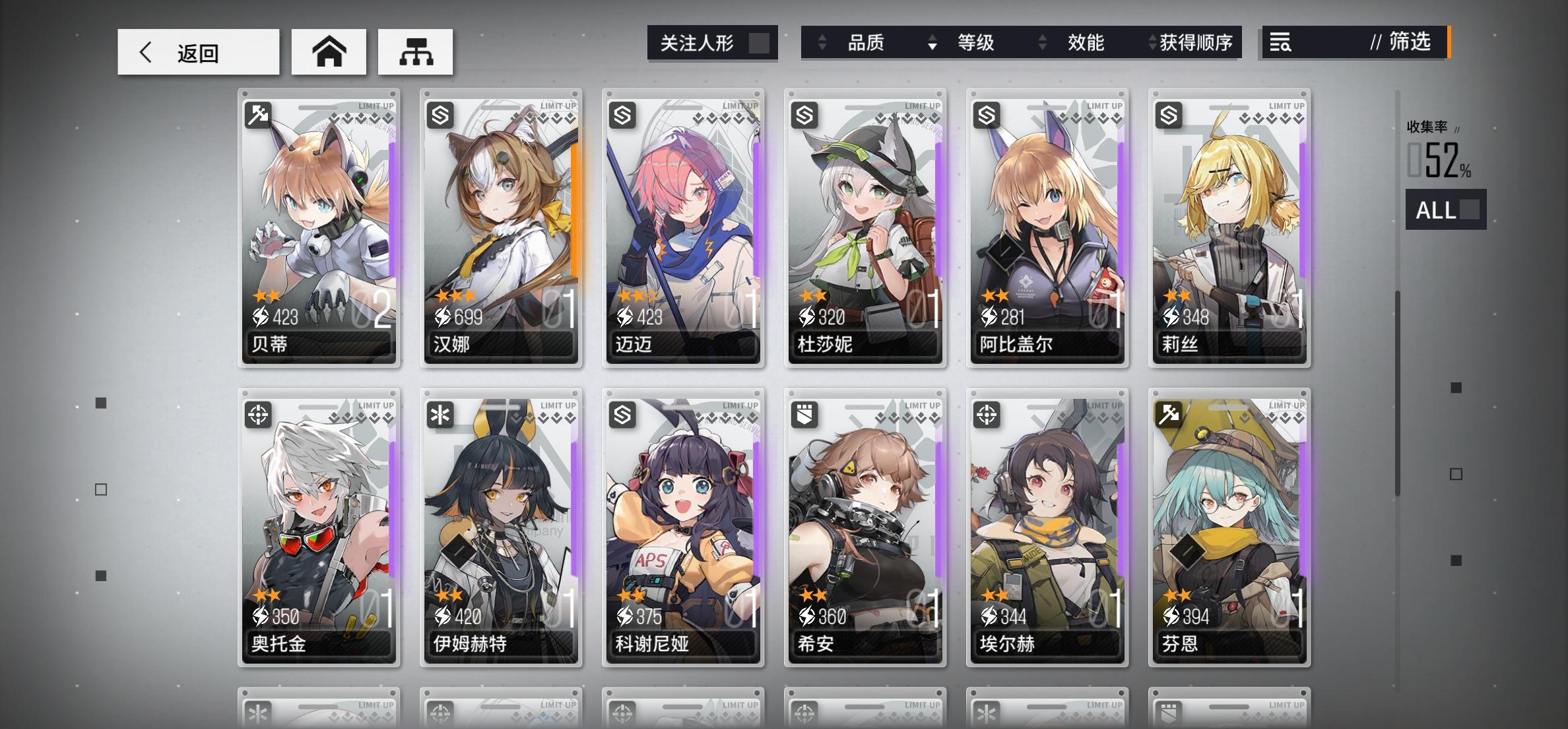Select the pickaxe class icon on 贝蒂's card
This screenshot has height=729, width=1568.
pyautogui.click(x=257, y=114)
